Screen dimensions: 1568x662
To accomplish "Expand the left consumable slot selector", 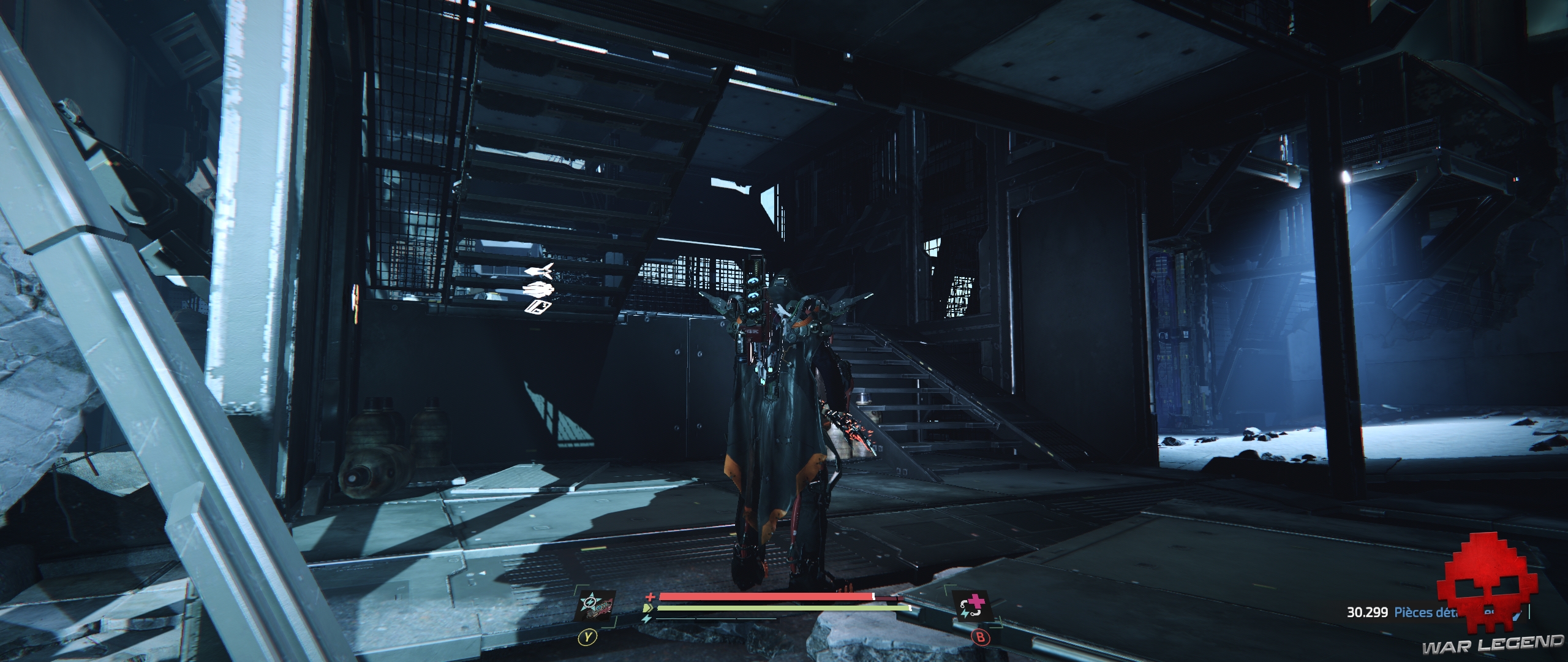I will click(587, 642).
